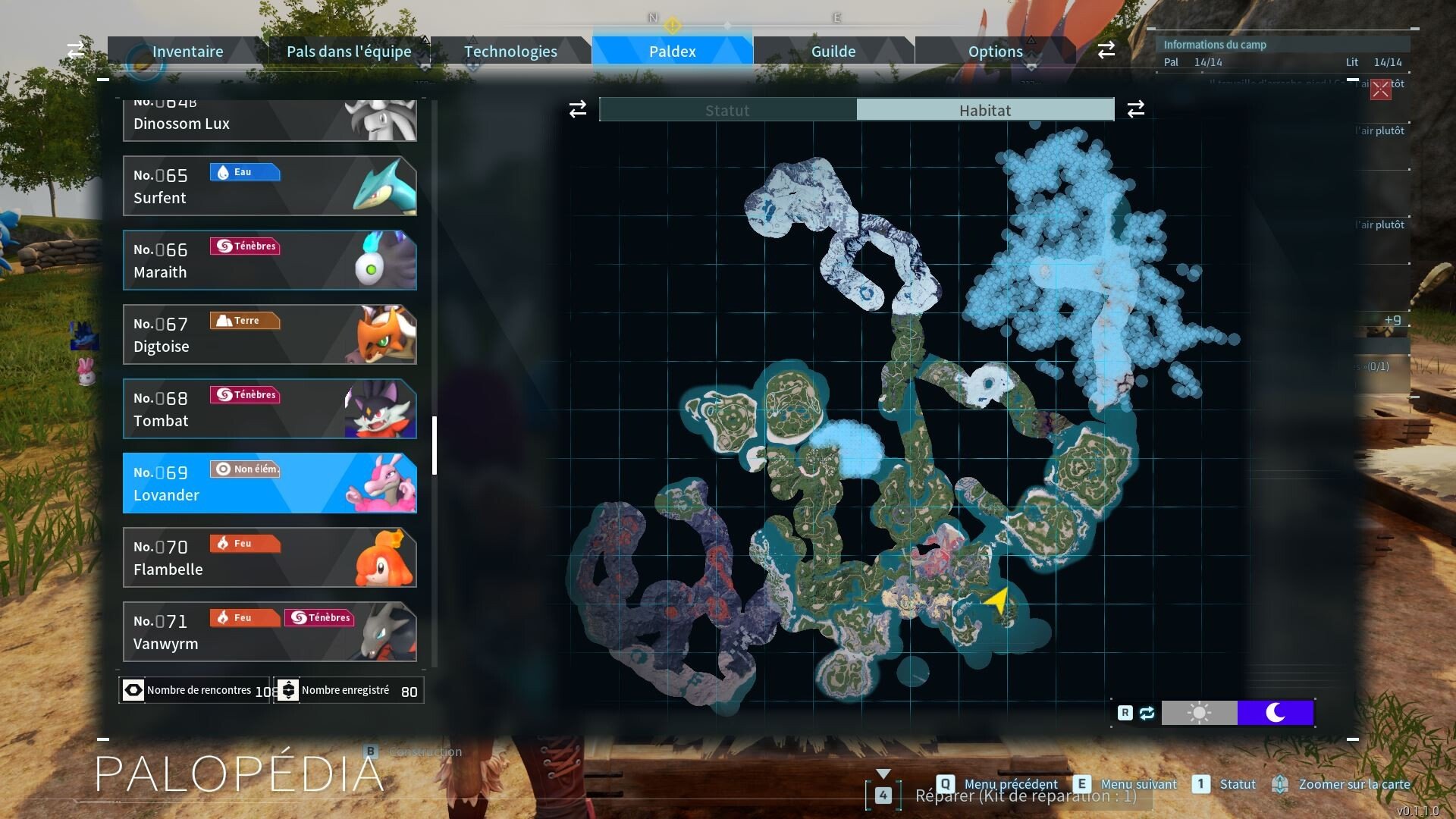Switch to the Habitat sub-tab
Viewport: 1456px width, 819px height.
(984, 110)
